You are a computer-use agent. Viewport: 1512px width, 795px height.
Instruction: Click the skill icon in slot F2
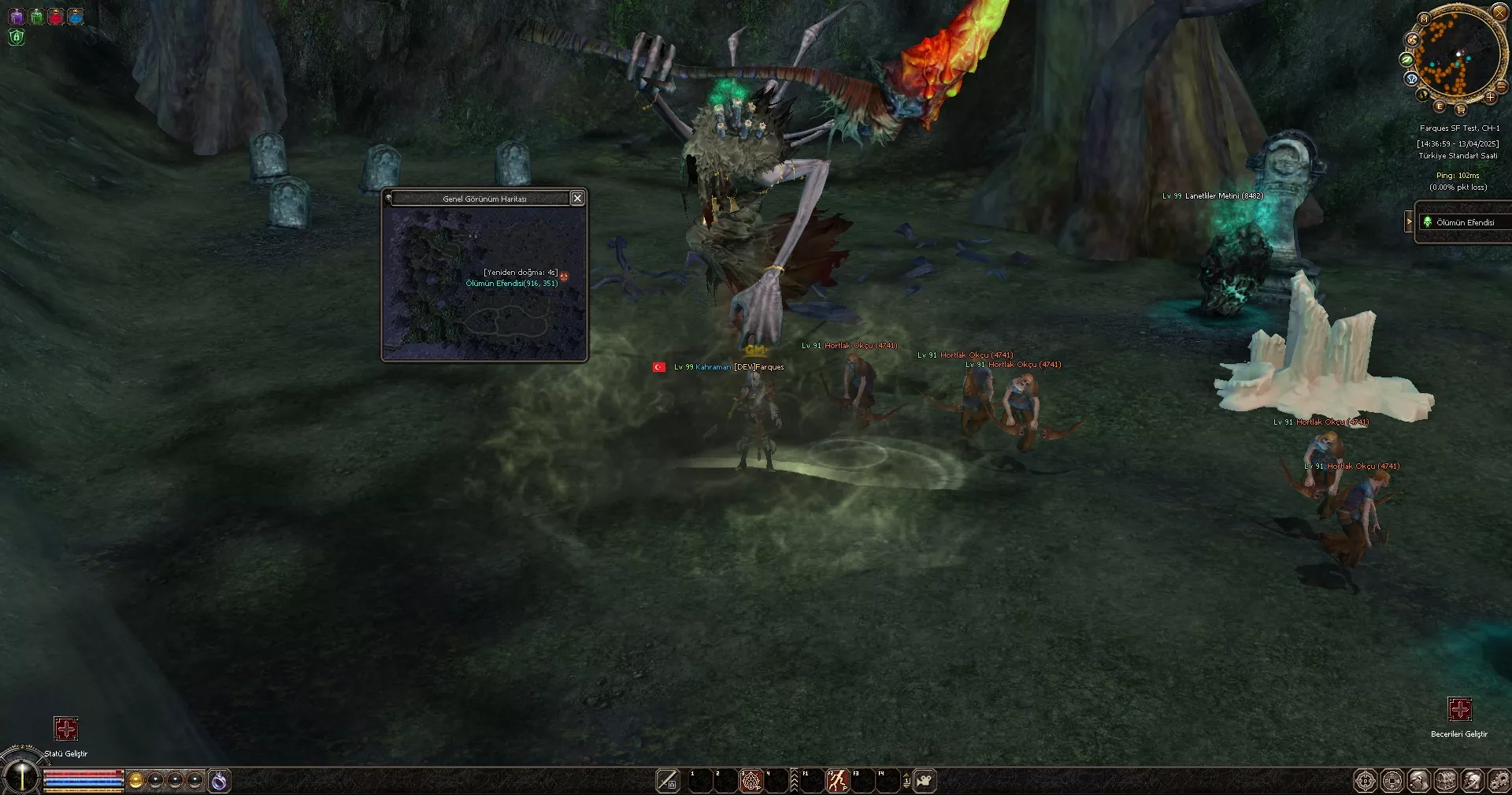point(837,779)
